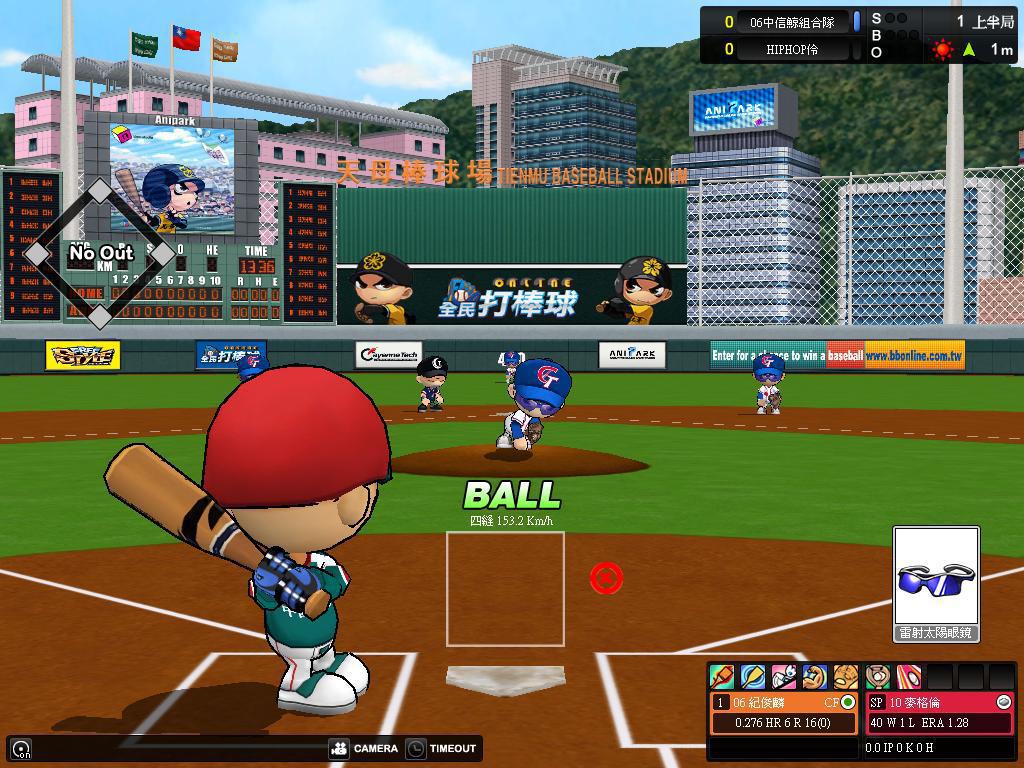1024x768 pixels.
Task: Open the CAMERA view option
Action: [364, 748]
